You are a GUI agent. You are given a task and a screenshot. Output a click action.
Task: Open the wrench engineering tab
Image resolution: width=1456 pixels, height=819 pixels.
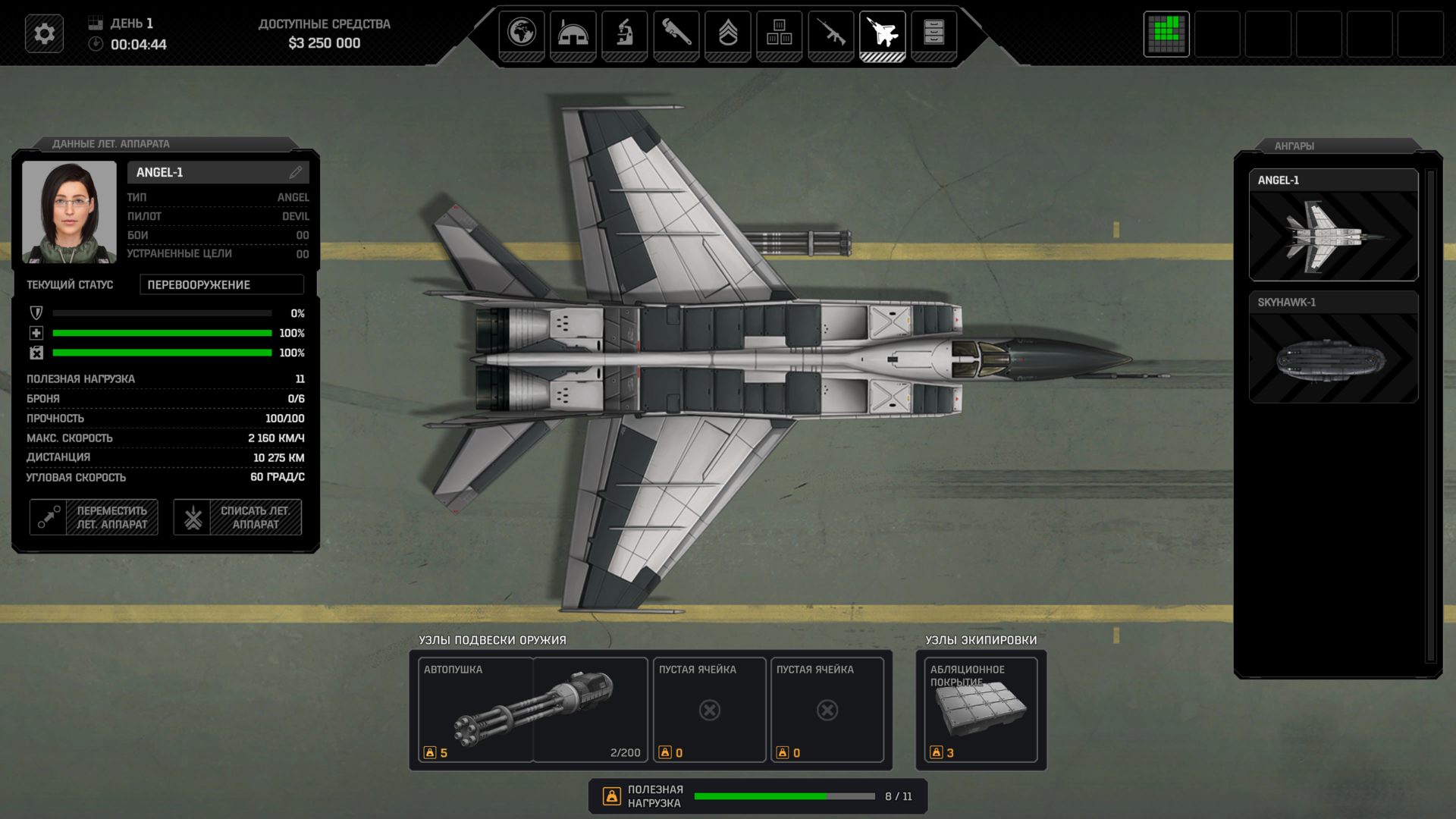676,34
